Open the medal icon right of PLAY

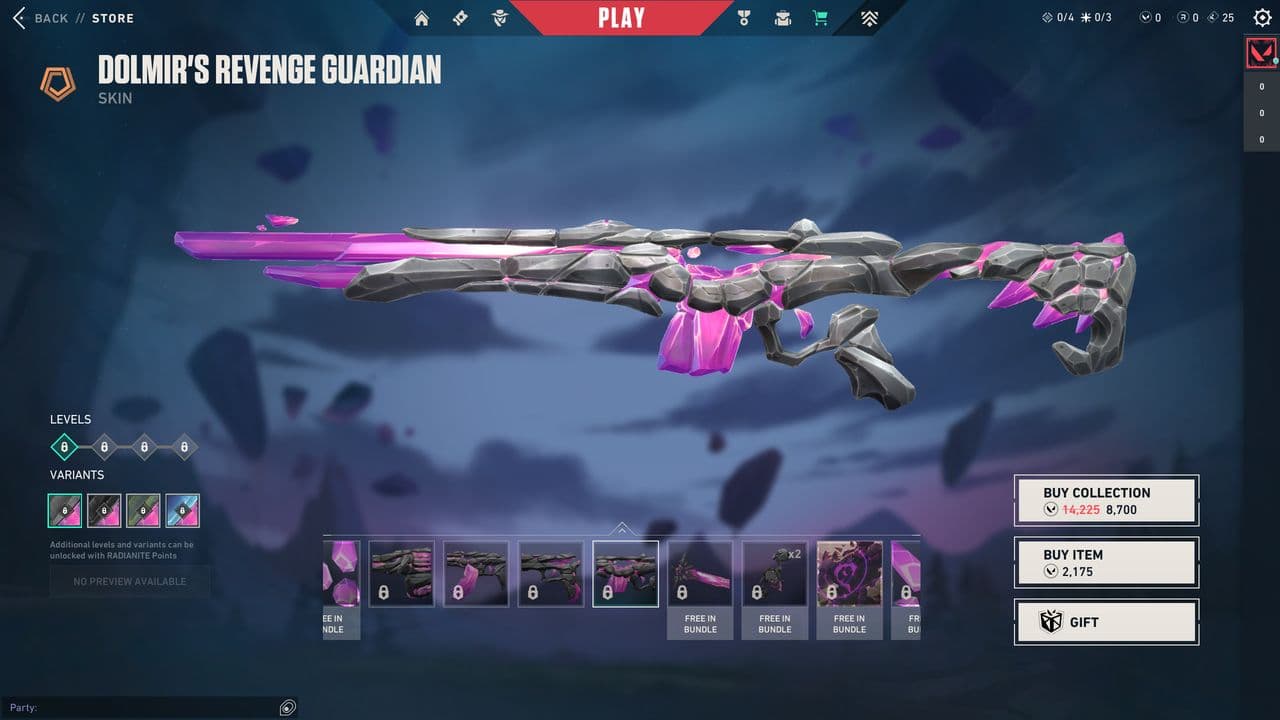pyautogui.click(x=743, y=18)
